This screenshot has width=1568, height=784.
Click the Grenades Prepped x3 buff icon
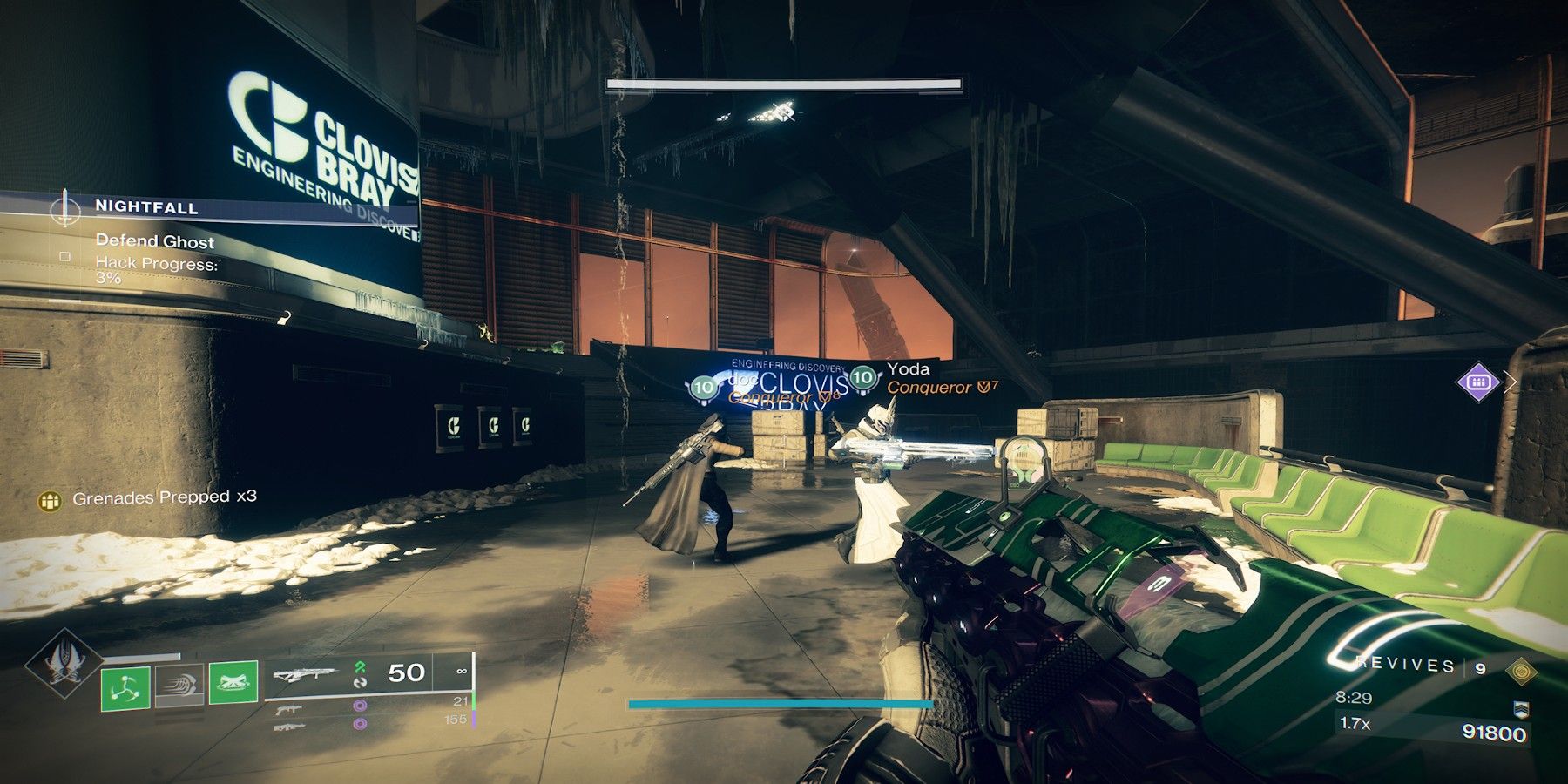point(50,502)
